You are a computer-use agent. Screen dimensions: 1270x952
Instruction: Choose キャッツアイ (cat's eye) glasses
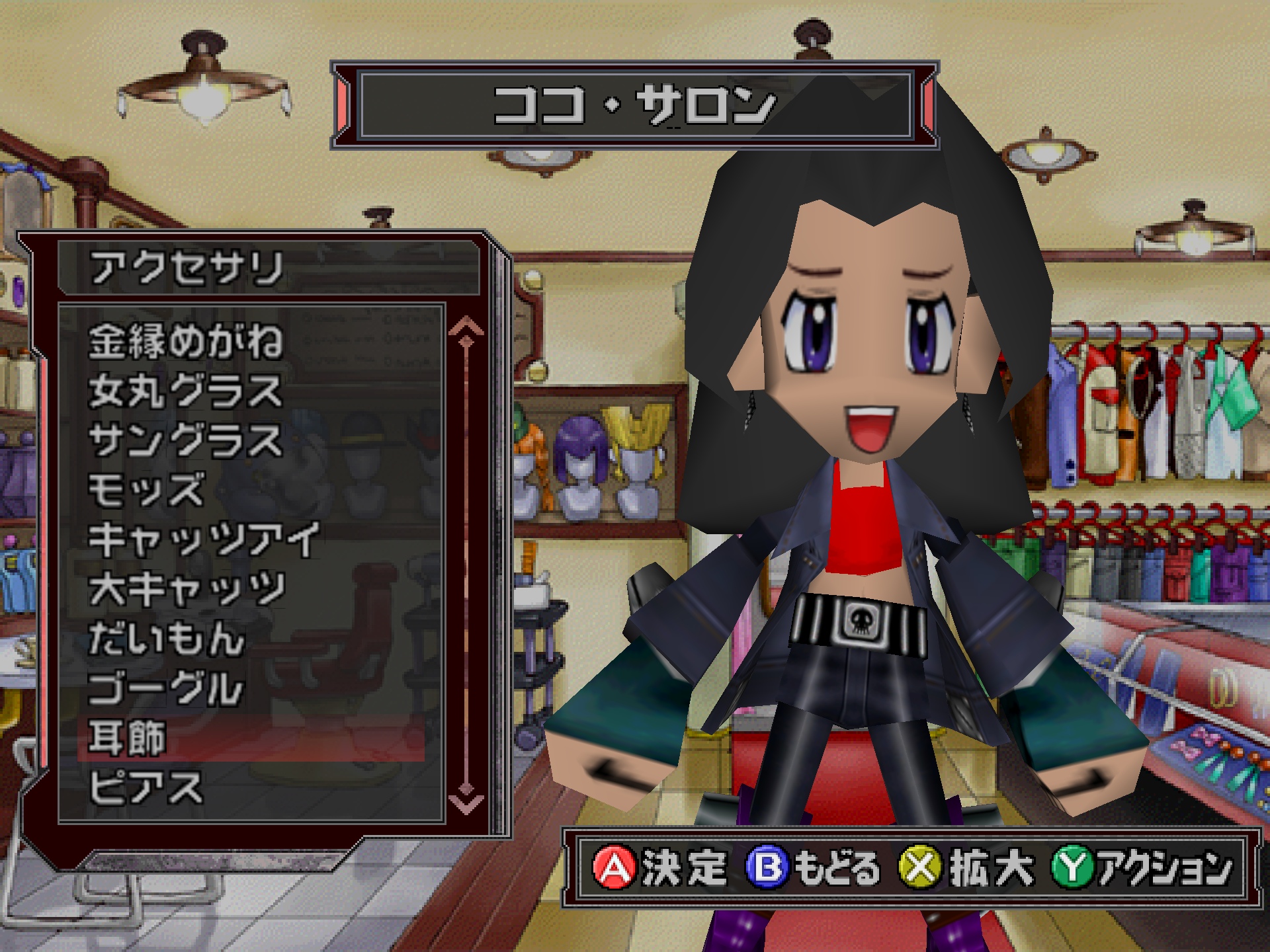click(204, 540)
